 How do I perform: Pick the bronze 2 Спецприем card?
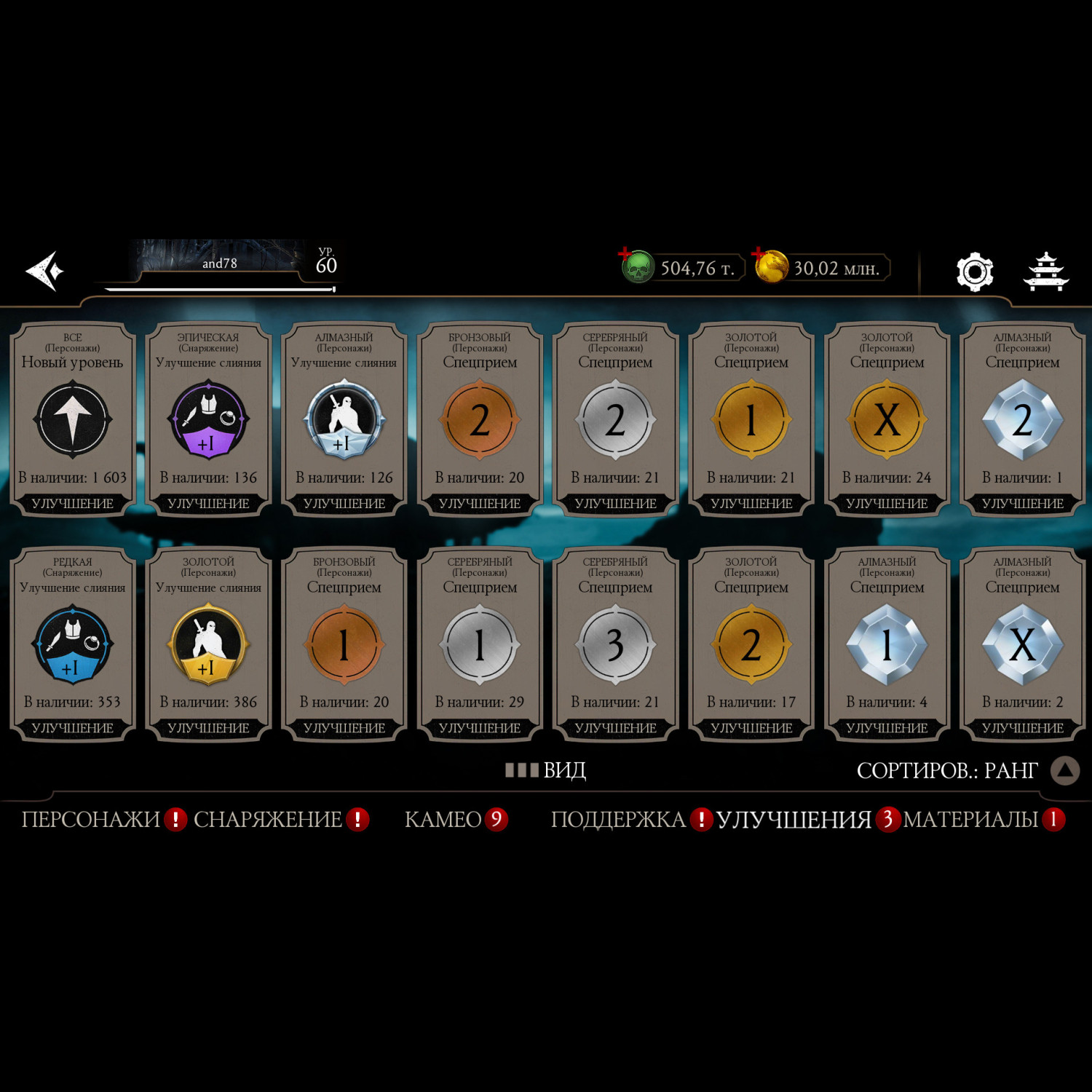point(480,420)
